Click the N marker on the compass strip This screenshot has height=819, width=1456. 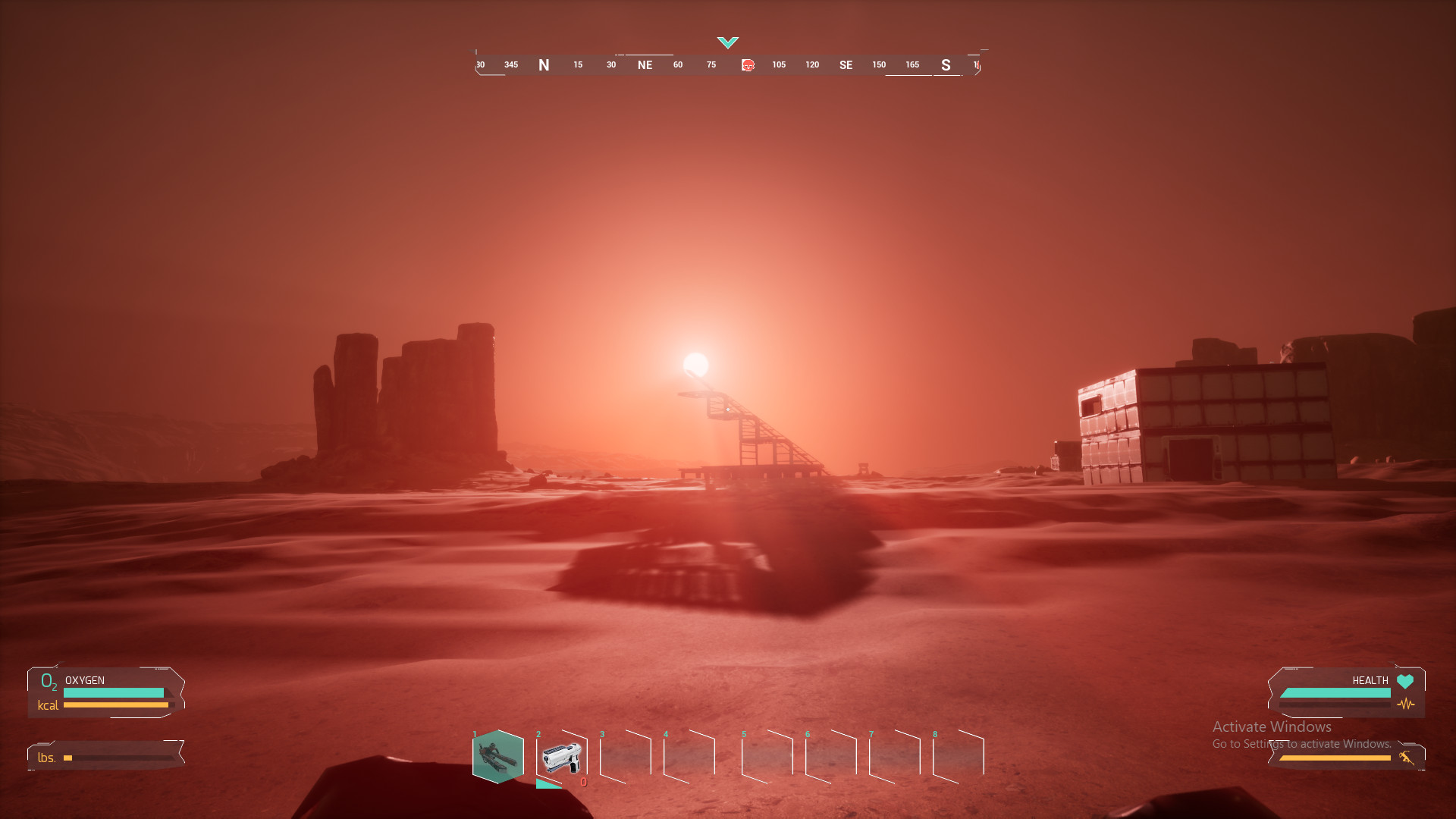tap(544, 65)
